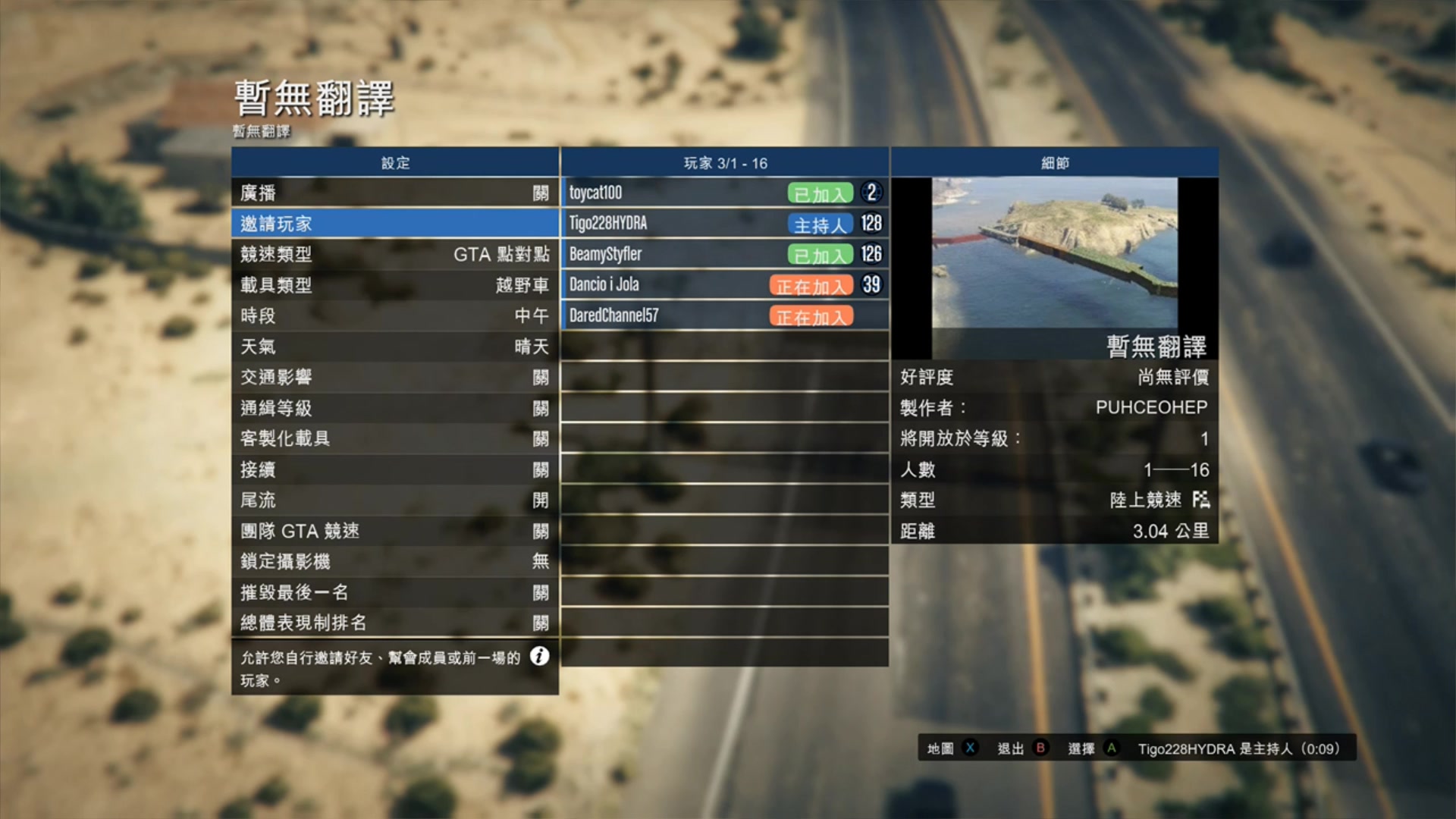Toggle the 通緝等級 wanted level option
Screen dimensions: 1456x819
click(x=394, y=408)
